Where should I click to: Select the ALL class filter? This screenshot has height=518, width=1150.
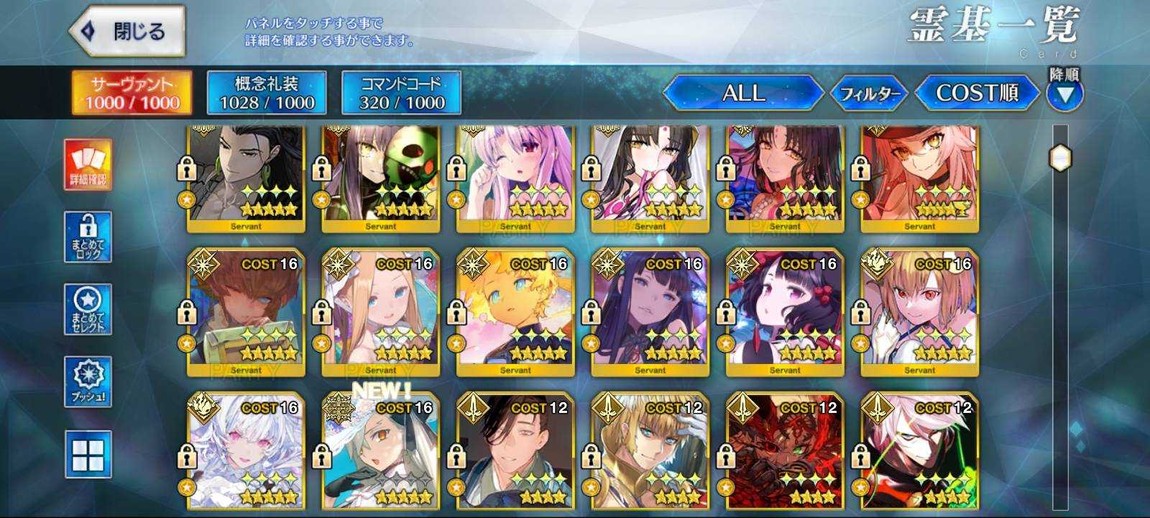point(743,94)
